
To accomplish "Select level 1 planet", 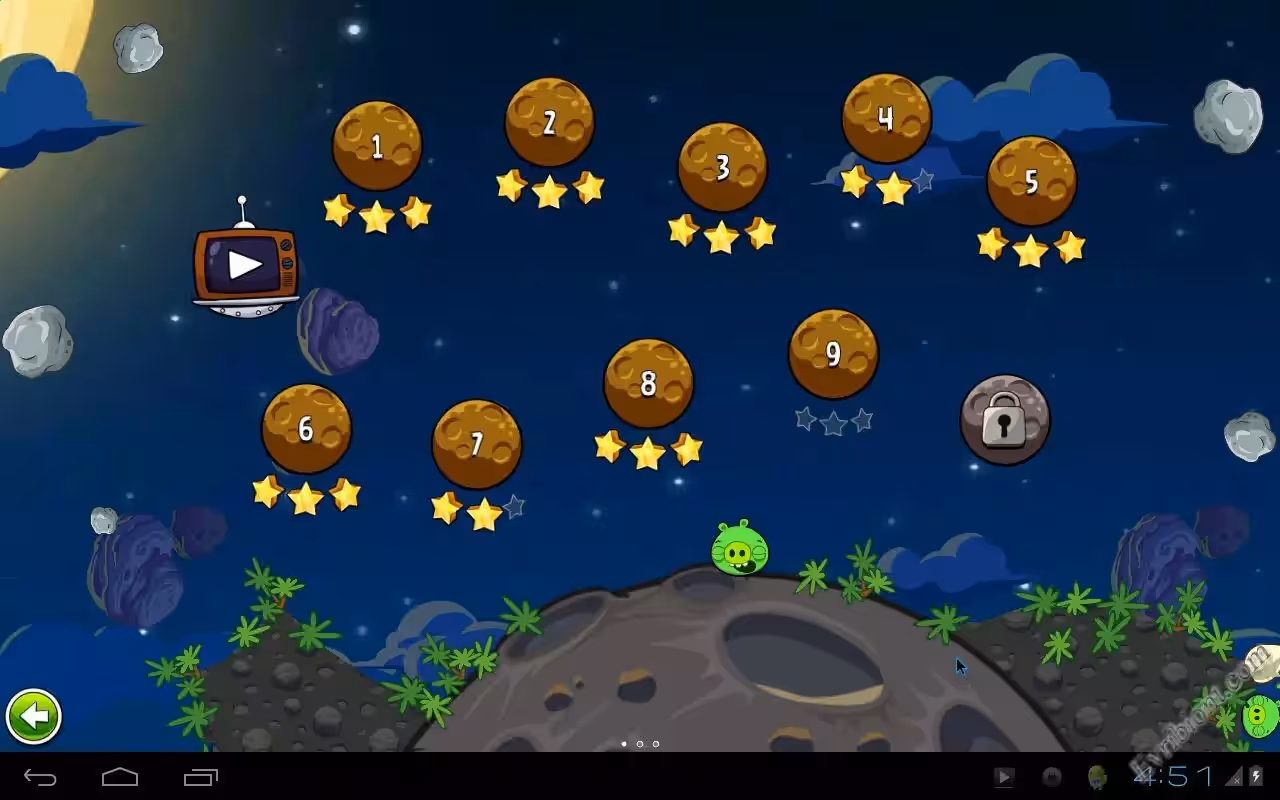I will coord(377,146).
